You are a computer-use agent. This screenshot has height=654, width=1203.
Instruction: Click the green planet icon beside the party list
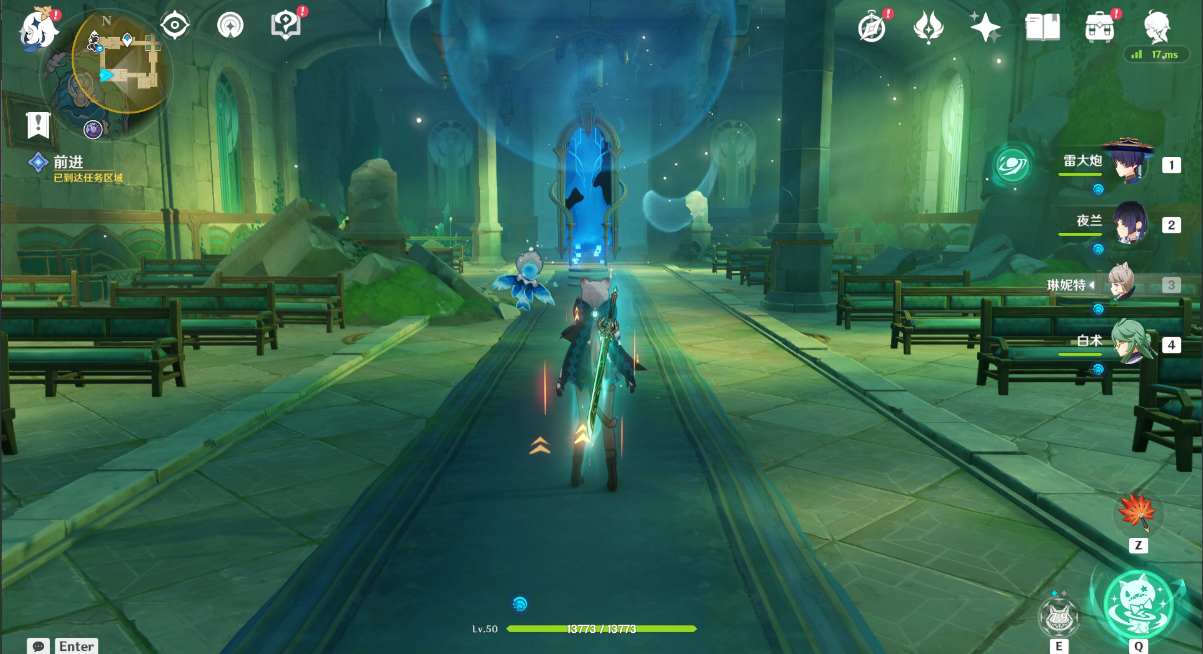(1012, 164)
